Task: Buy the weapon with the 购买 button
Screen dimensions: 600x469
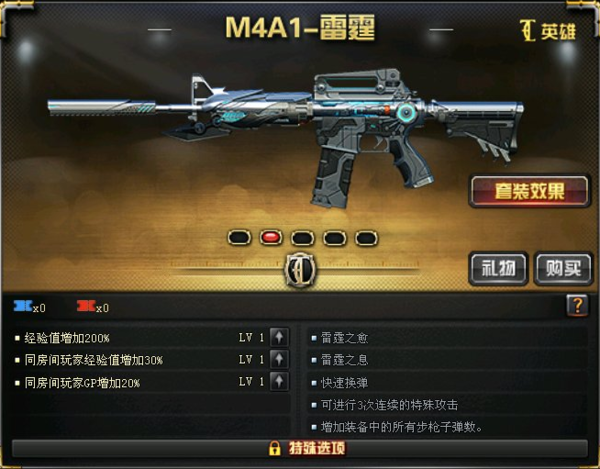Action: (562, 268)
